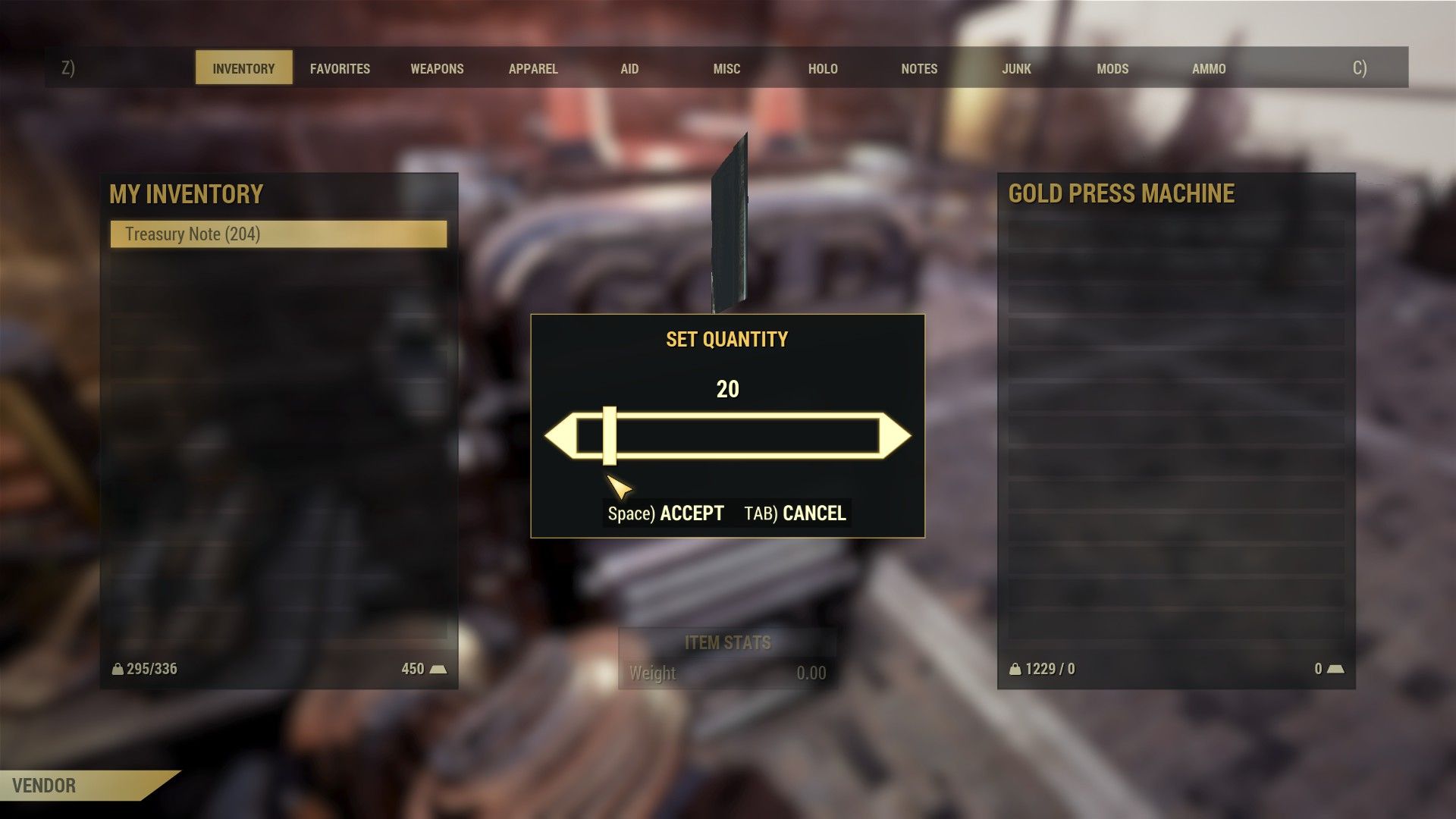Select the Apparel tab

(x=533, y=68)
